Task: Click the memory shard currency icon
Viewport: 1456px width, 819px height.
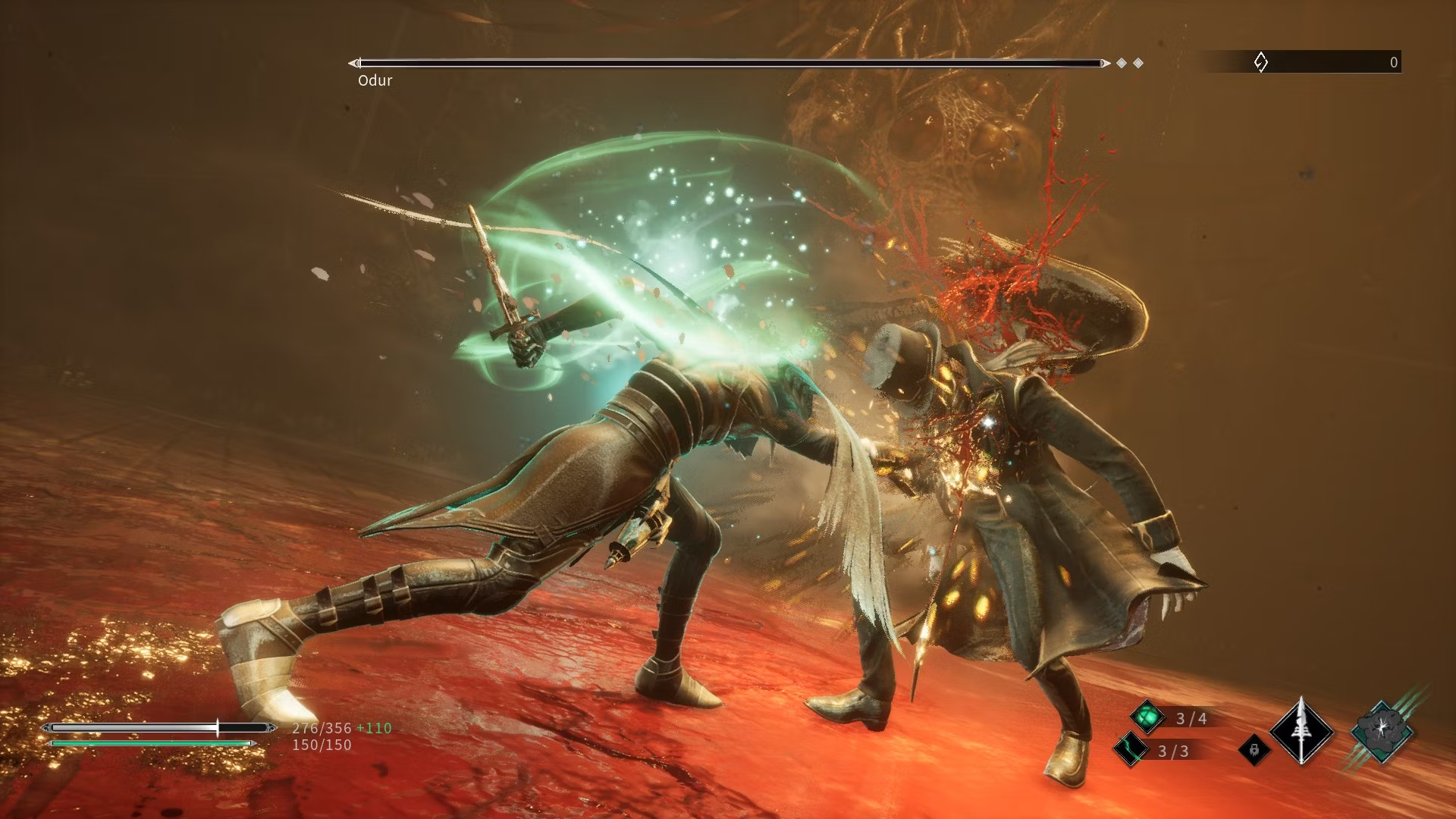Action: (x=1260, y=62)
